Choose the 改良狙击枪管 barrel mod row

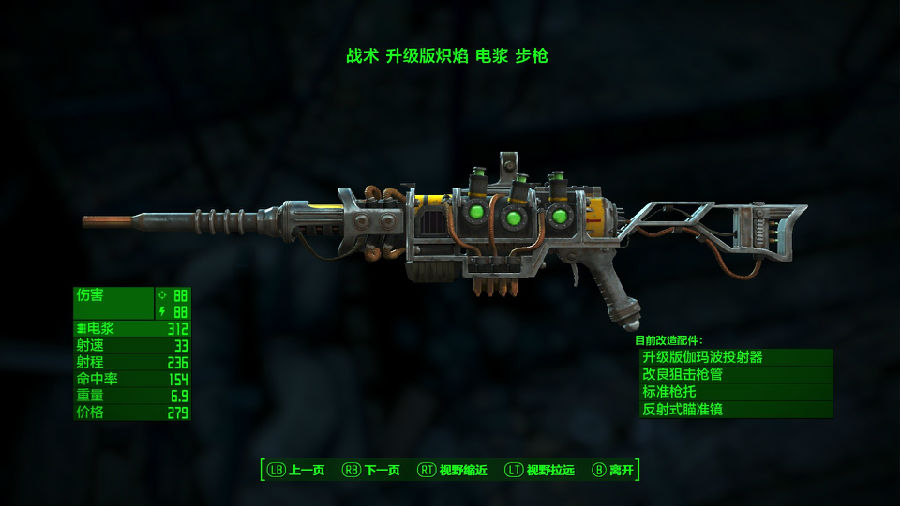click(735, 375)
